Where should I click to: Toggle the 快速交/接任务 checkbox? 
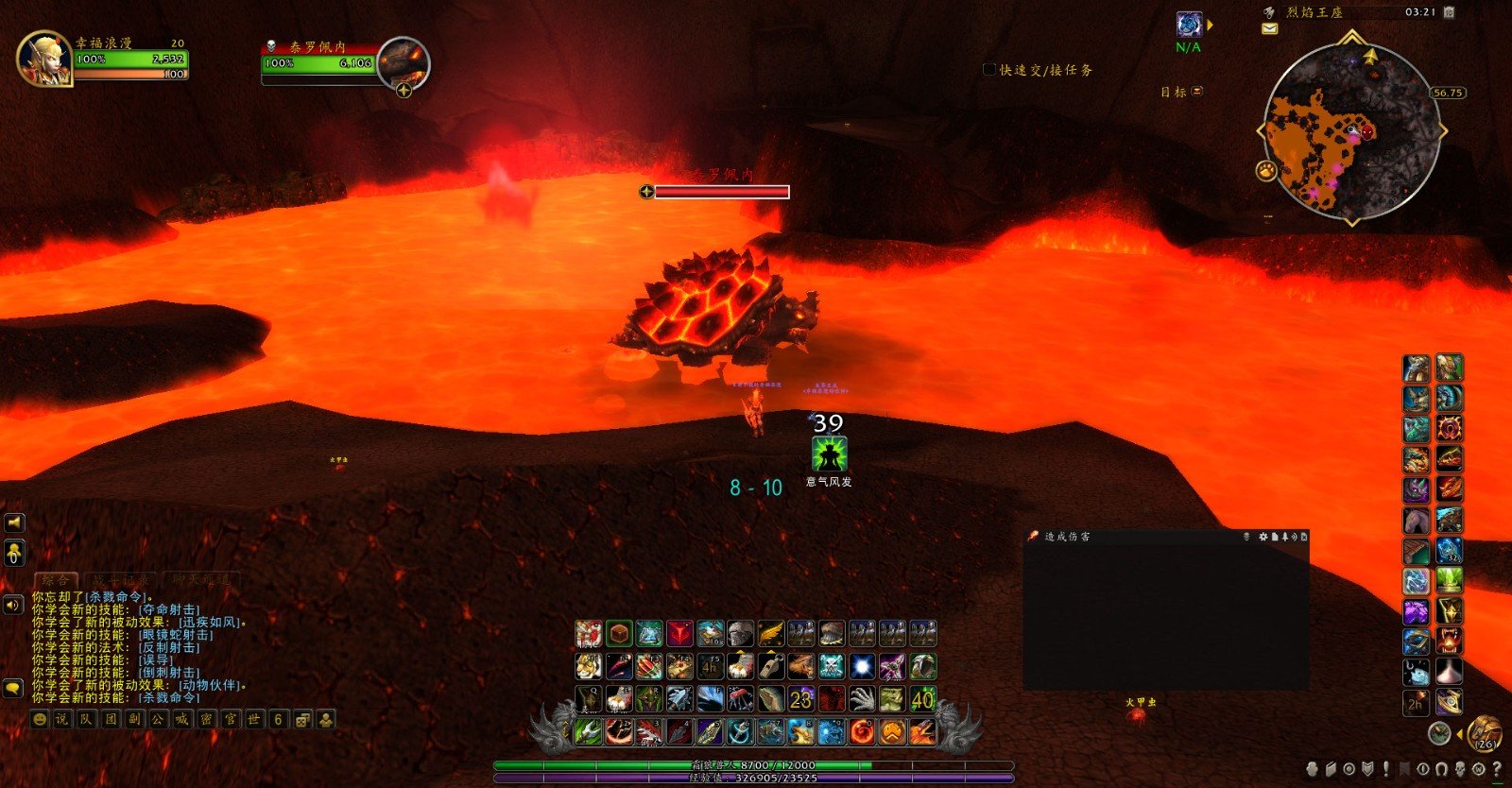click(989, 69)
